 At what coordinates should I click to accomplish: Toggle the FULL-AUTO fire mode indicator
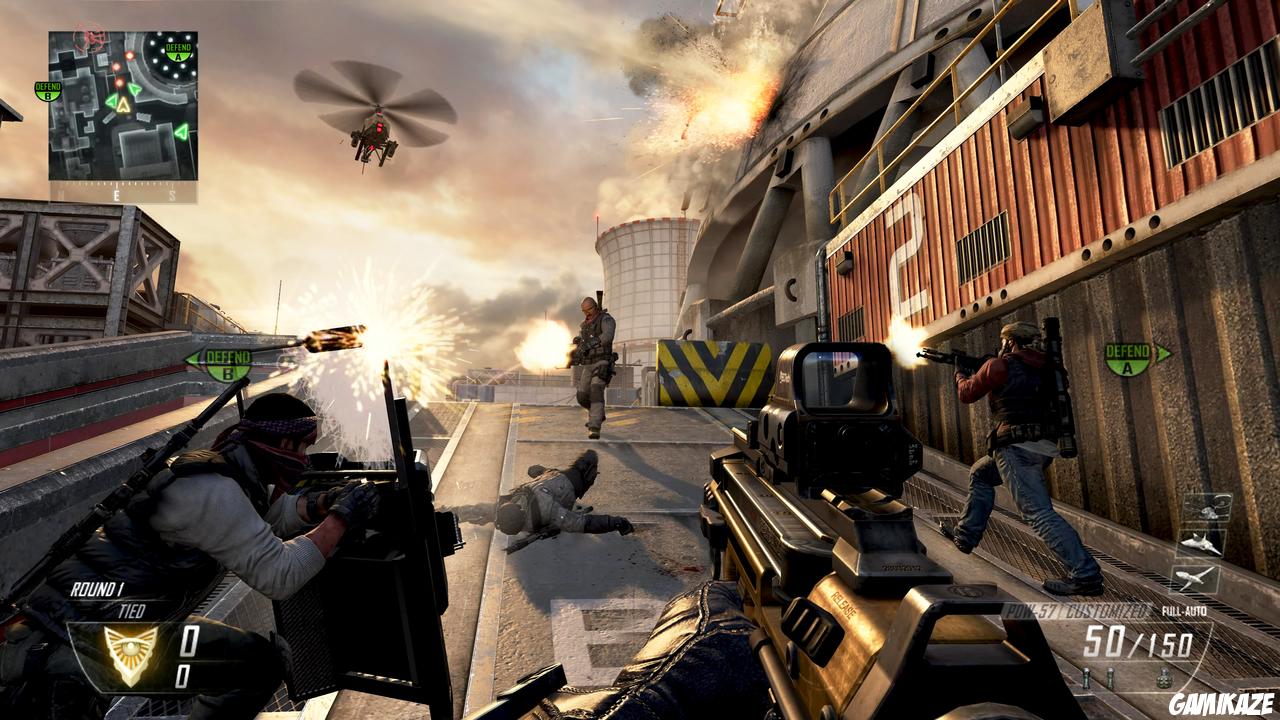(1184, 611)
